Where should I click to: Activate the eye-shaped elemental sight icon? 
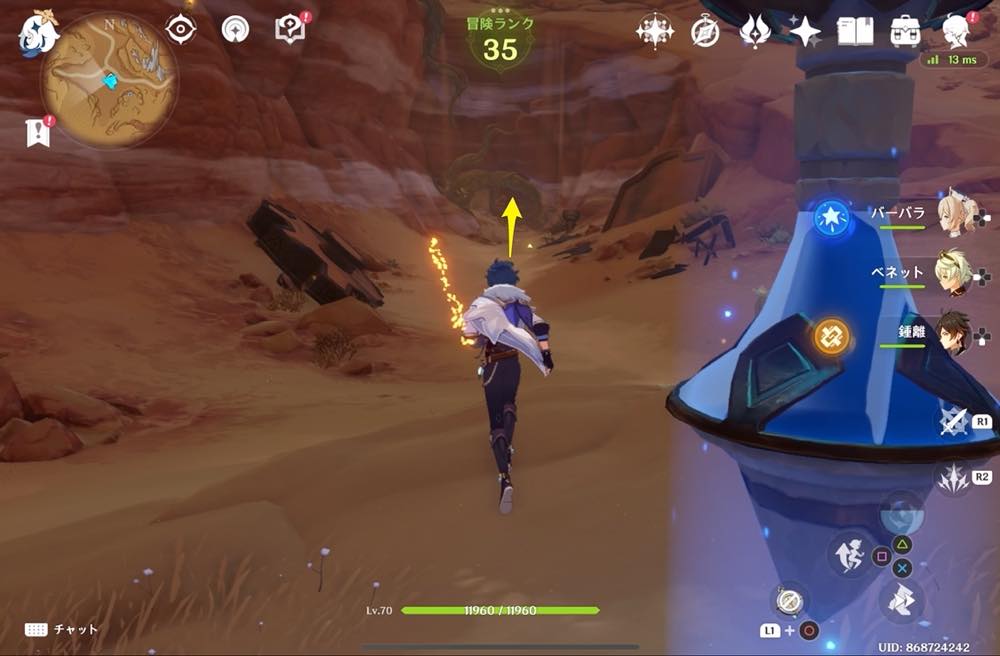pyautogui.click(x=181, y=30)
